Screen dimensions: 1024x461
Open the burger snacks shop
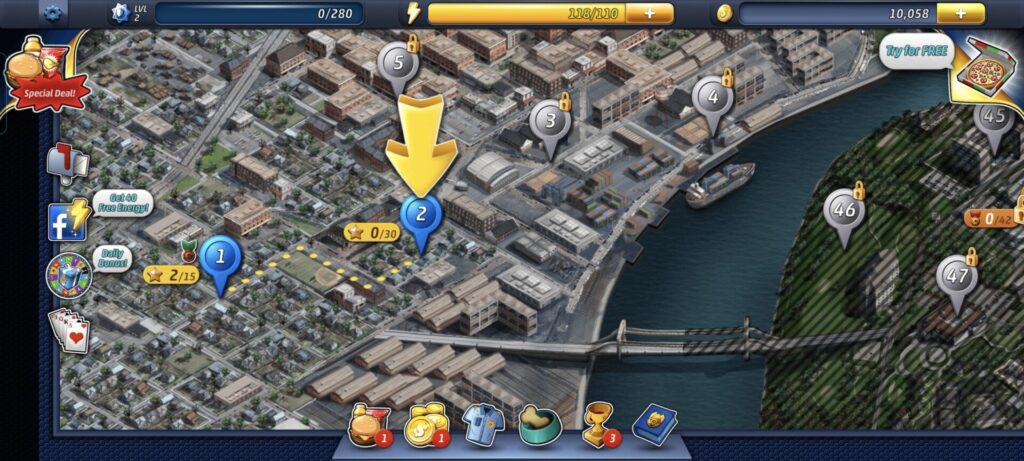coord(364,427)
